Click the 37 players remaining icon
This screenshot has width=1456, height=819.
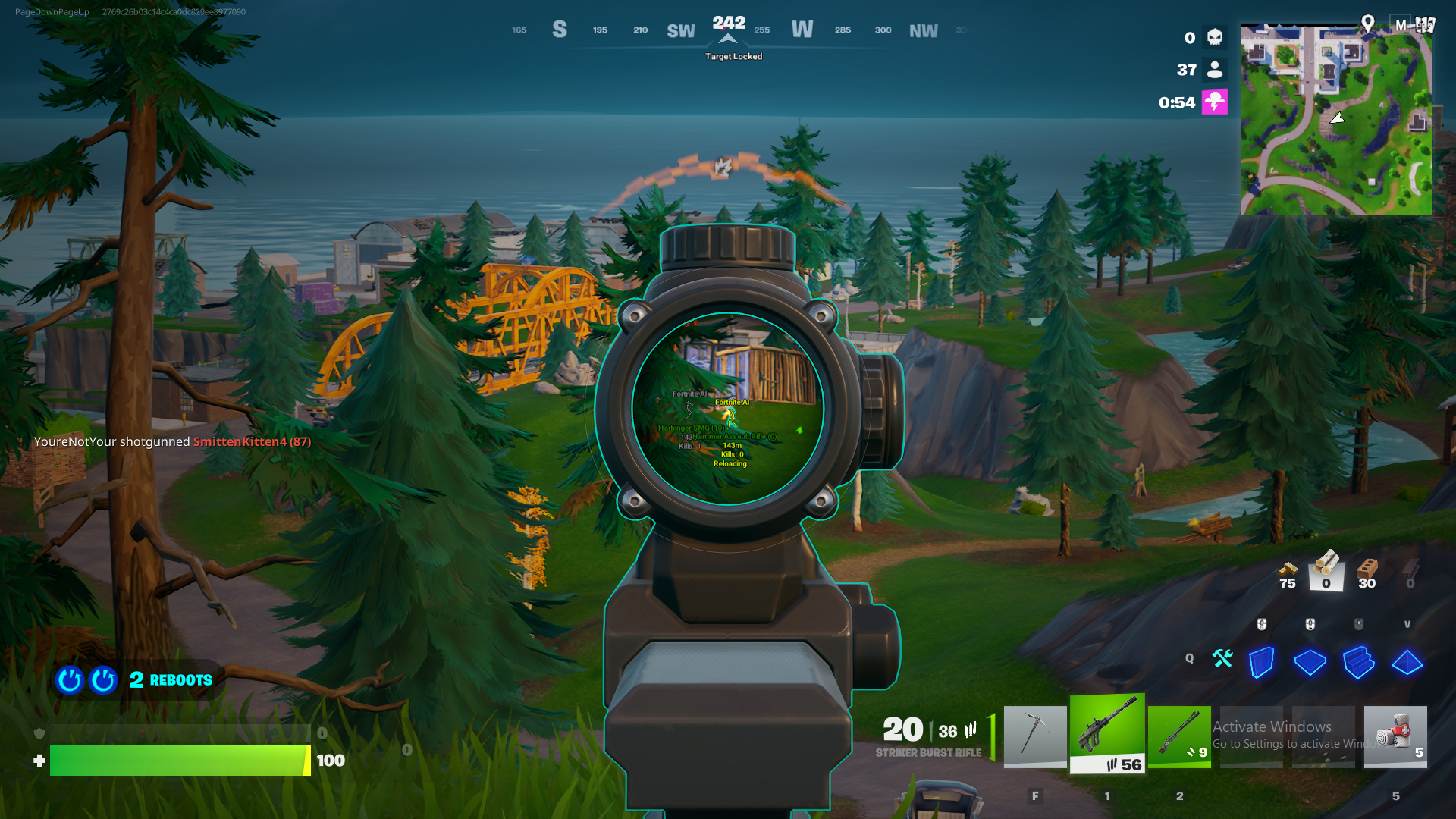pyautogui.click(x=1213, y=69)
